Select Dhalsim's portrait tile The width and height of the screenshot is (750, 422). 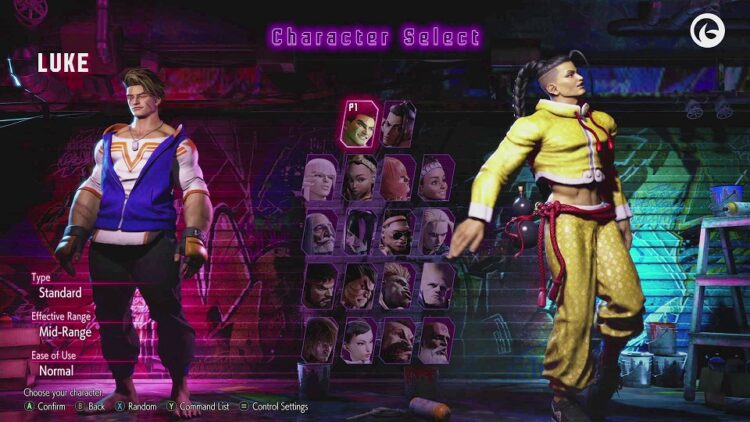[437, 340]
